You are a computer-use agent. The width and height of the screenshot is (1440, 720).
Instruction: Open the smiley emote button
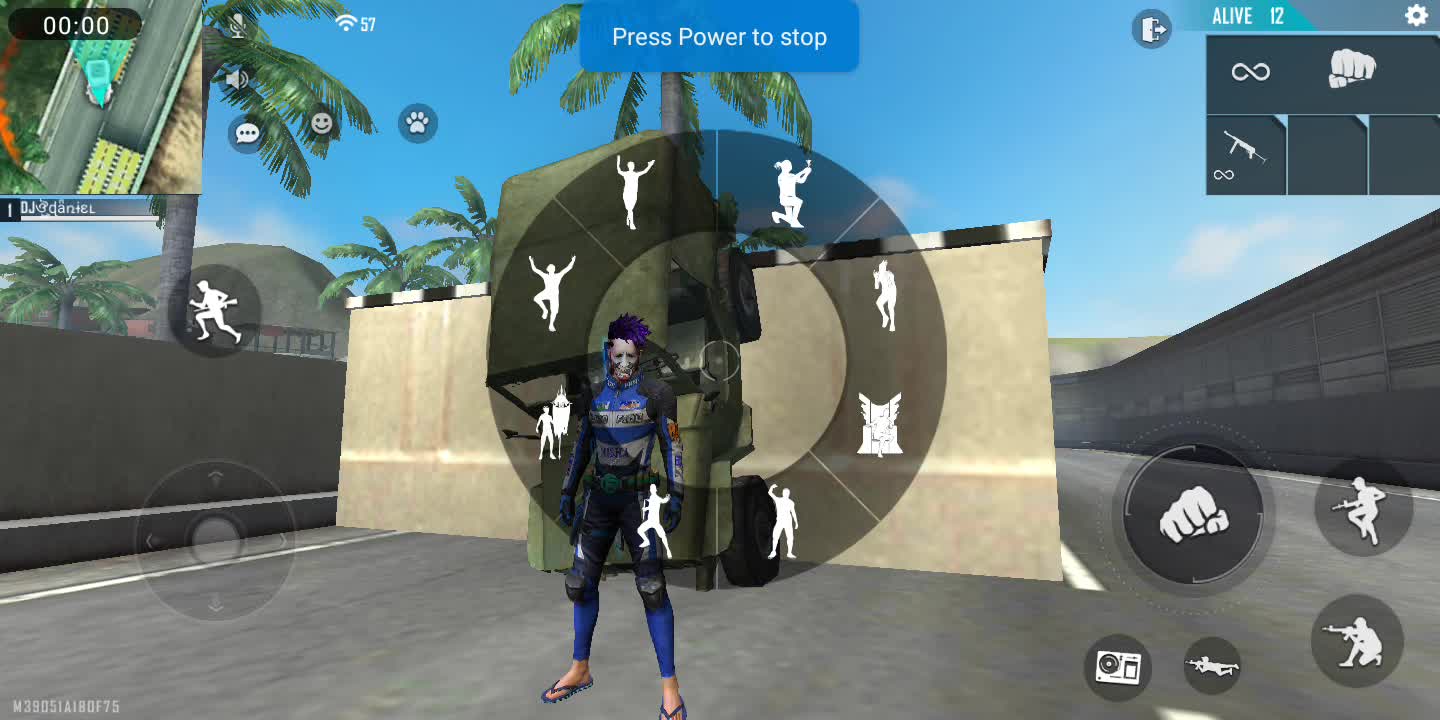pos(321,123)
